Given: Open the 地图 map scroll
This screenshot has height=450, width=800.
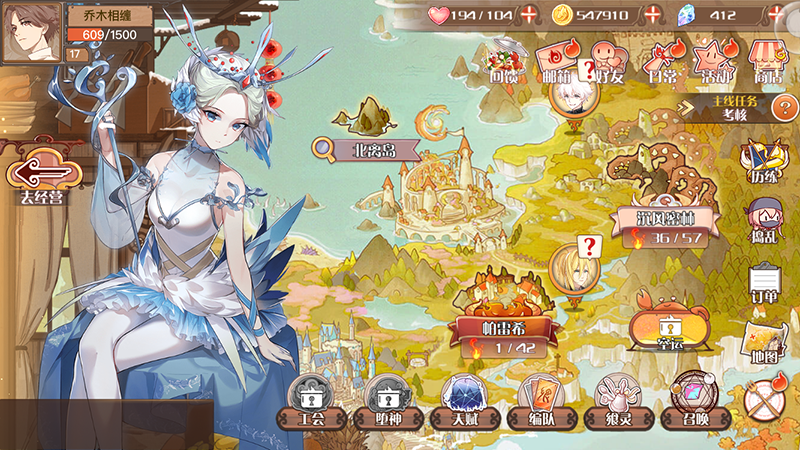Looking at the screenshot, I should point(765,343).
